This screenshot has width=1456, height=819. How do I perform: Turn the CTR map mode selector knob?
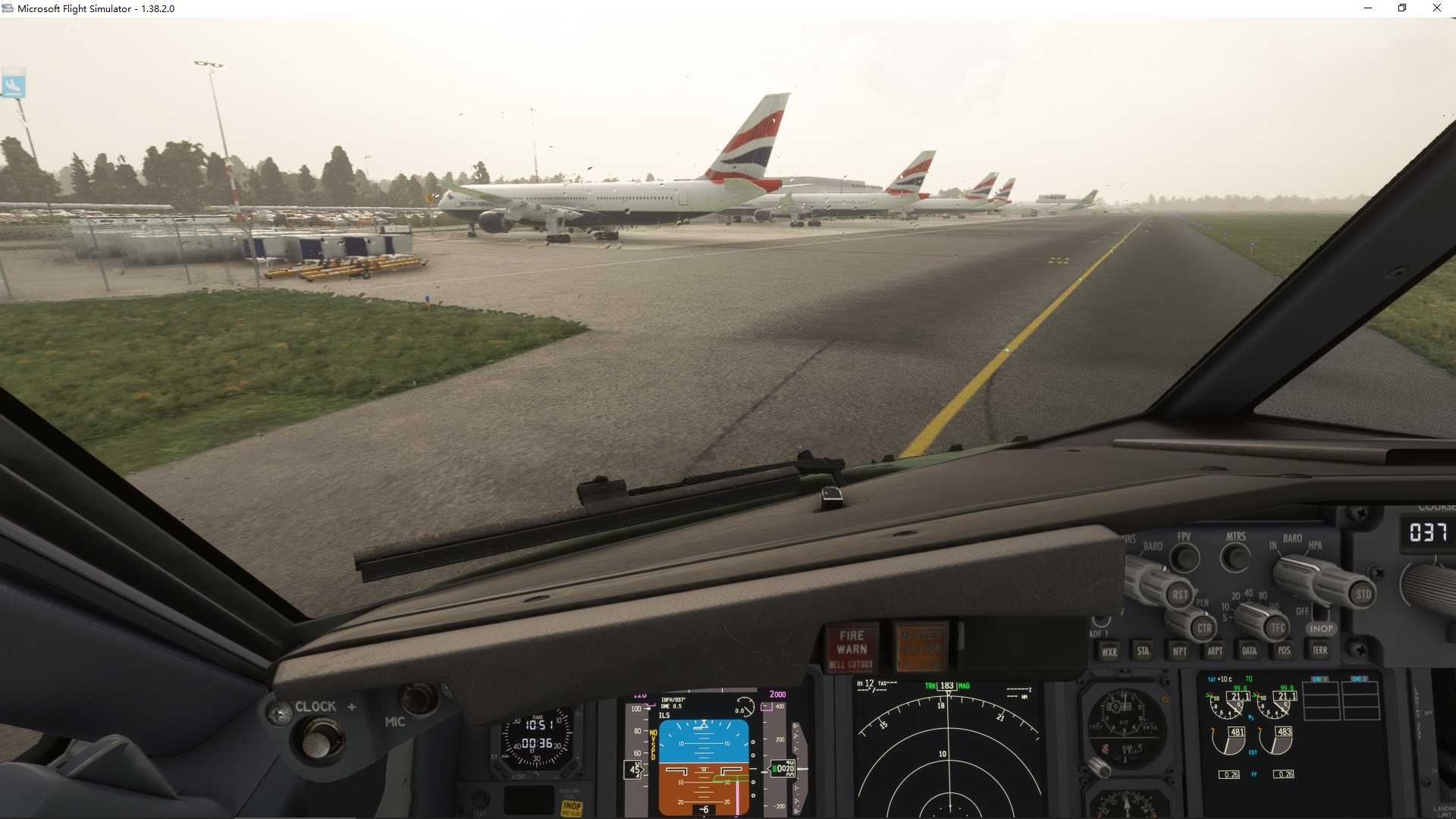tap(1204, 628)
